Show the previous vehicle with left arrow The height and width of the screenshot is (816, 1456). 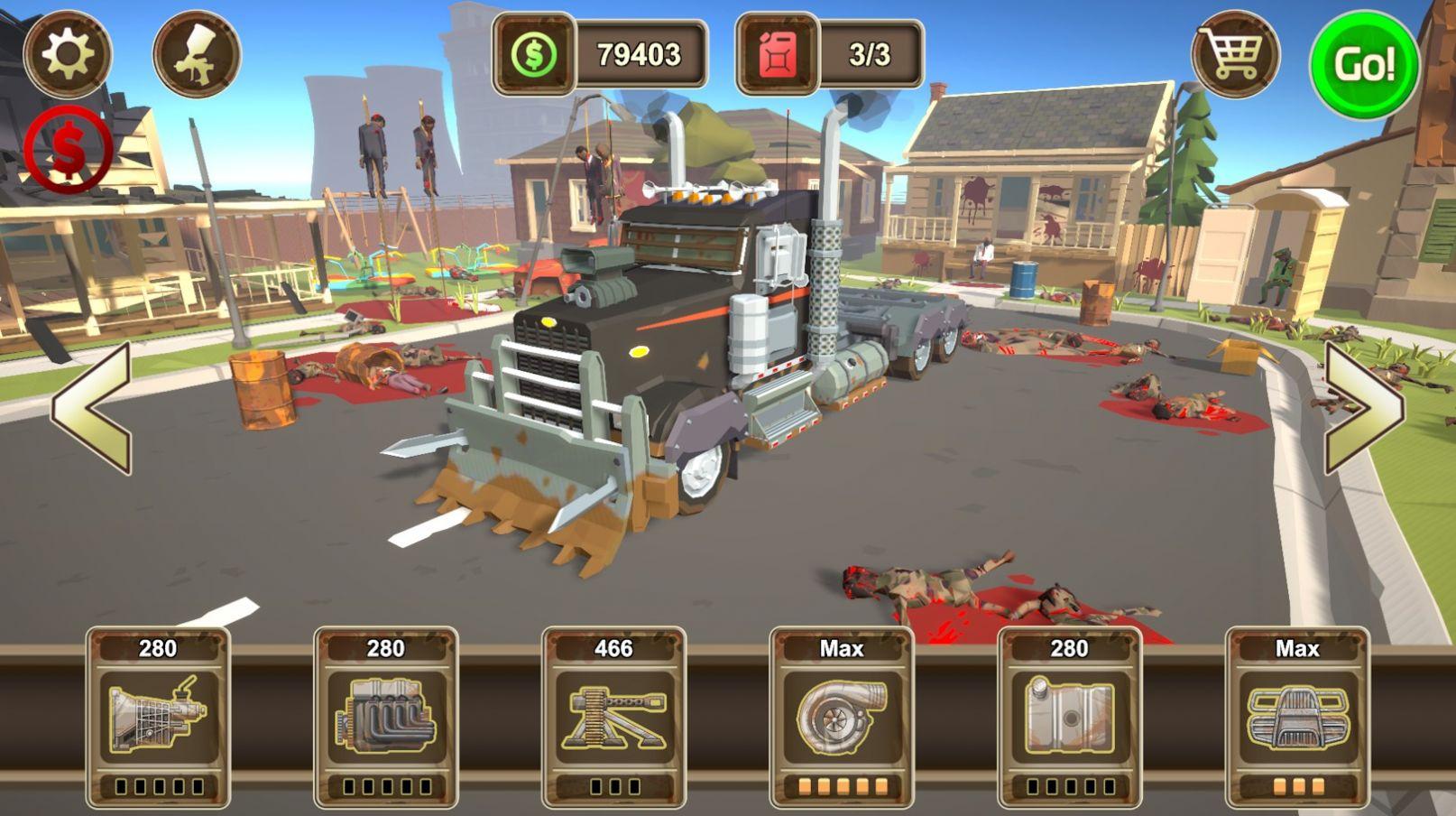point(92,408)
